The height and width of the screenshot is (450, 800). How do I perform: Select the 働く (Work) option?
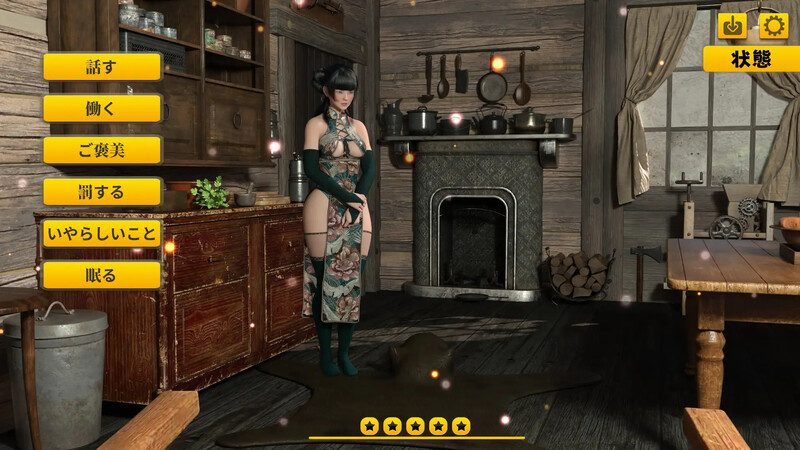[102, 109]
